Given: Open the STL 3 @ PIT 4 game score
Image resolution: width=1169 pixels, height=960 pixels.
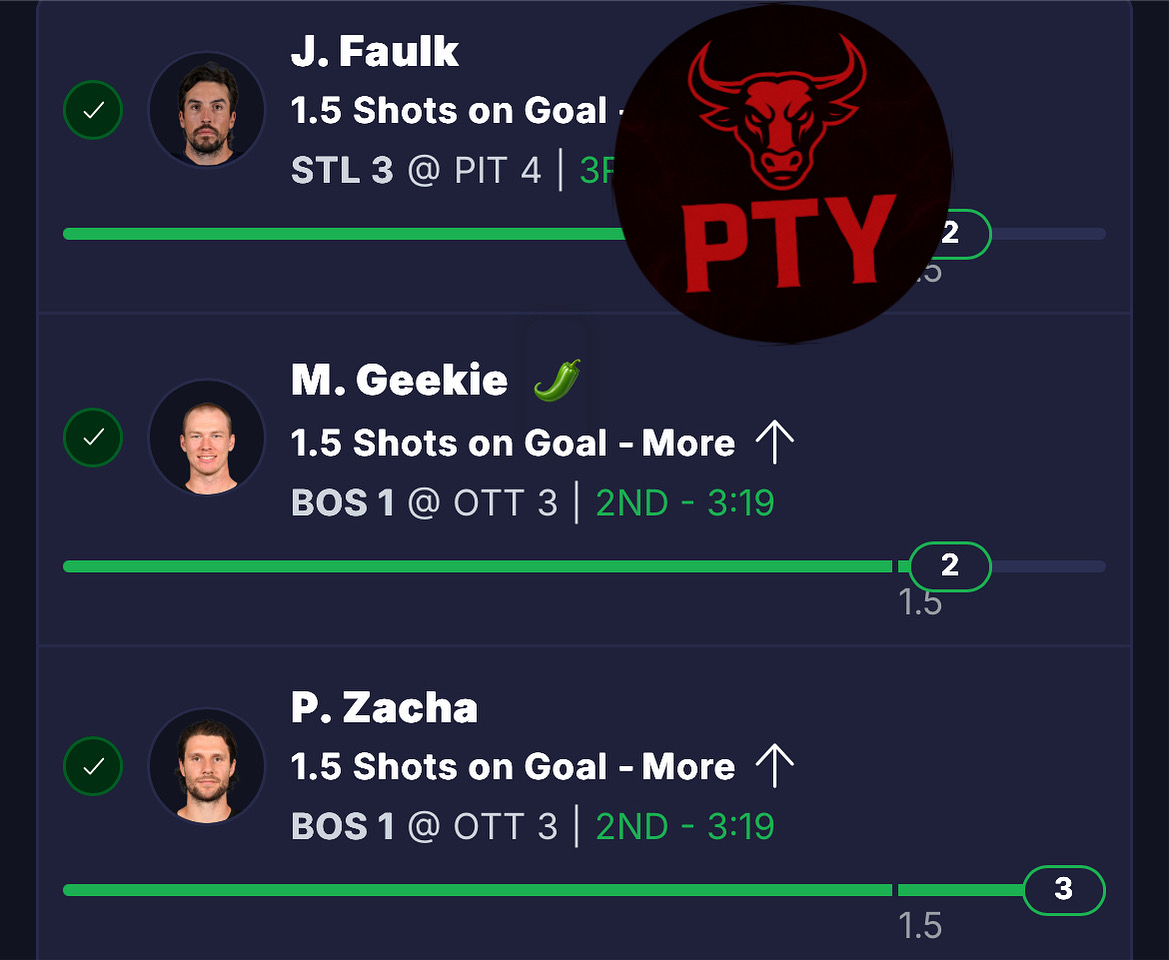Looking at the screenshot, I should pyautogui.click(x=416, y=170).
